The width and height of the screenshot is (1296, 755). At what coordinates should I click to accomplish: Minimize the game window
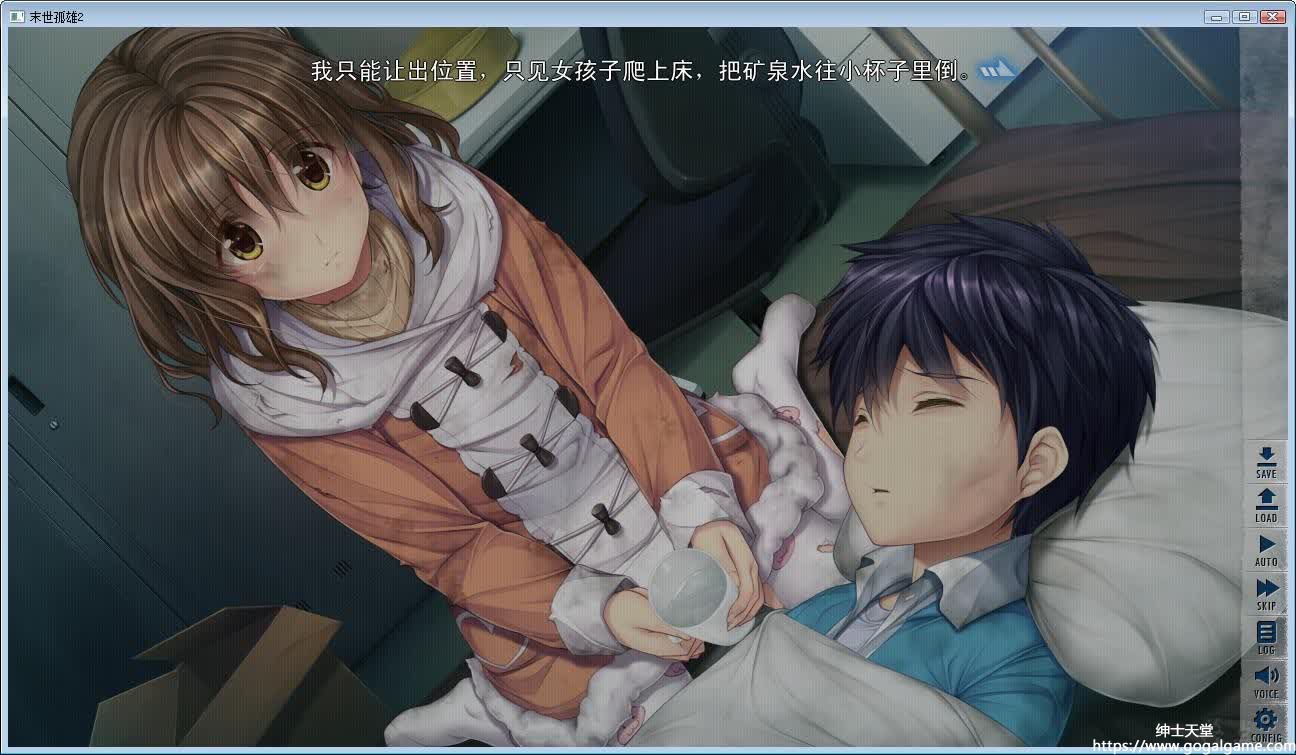click(x=1217, y=16)
